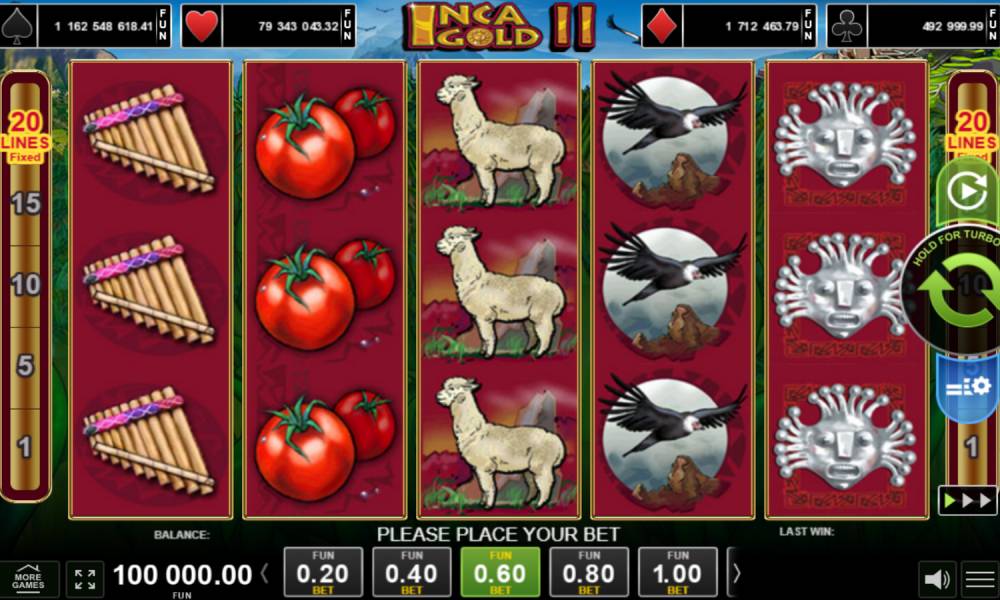Show lower bet values with left arrow
This screenshot has height=600, width=1000.
click(x=265, y=574)
